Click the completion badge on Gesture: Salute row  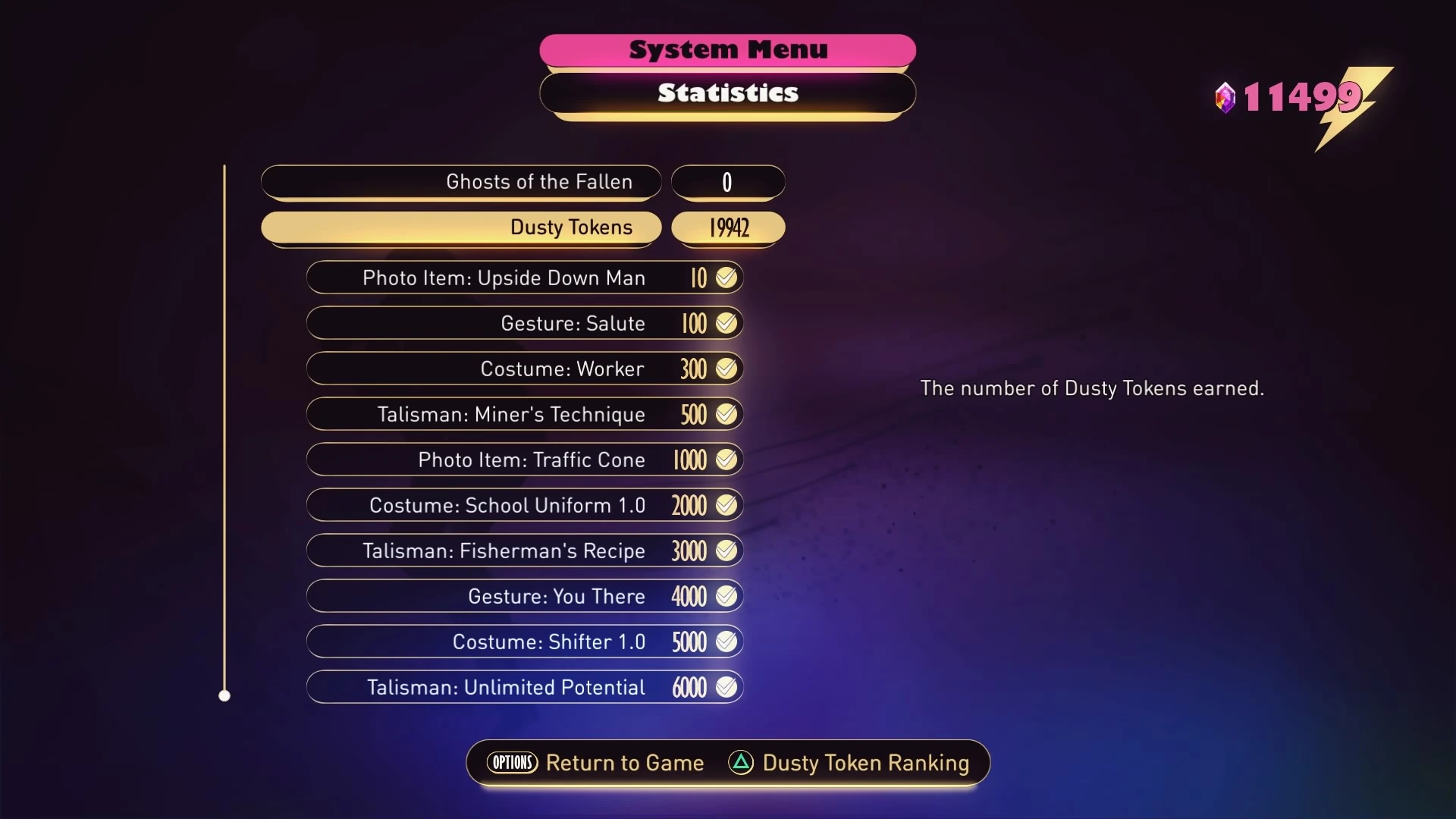pos(726,323)
